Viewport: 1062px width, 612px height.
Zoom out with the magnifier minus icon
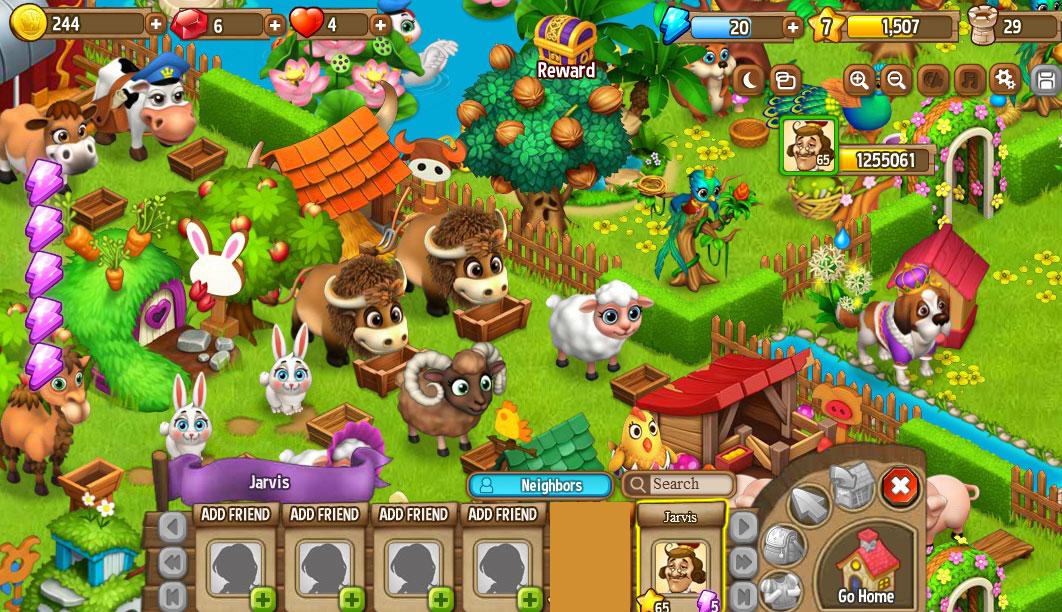pos(896,80)
